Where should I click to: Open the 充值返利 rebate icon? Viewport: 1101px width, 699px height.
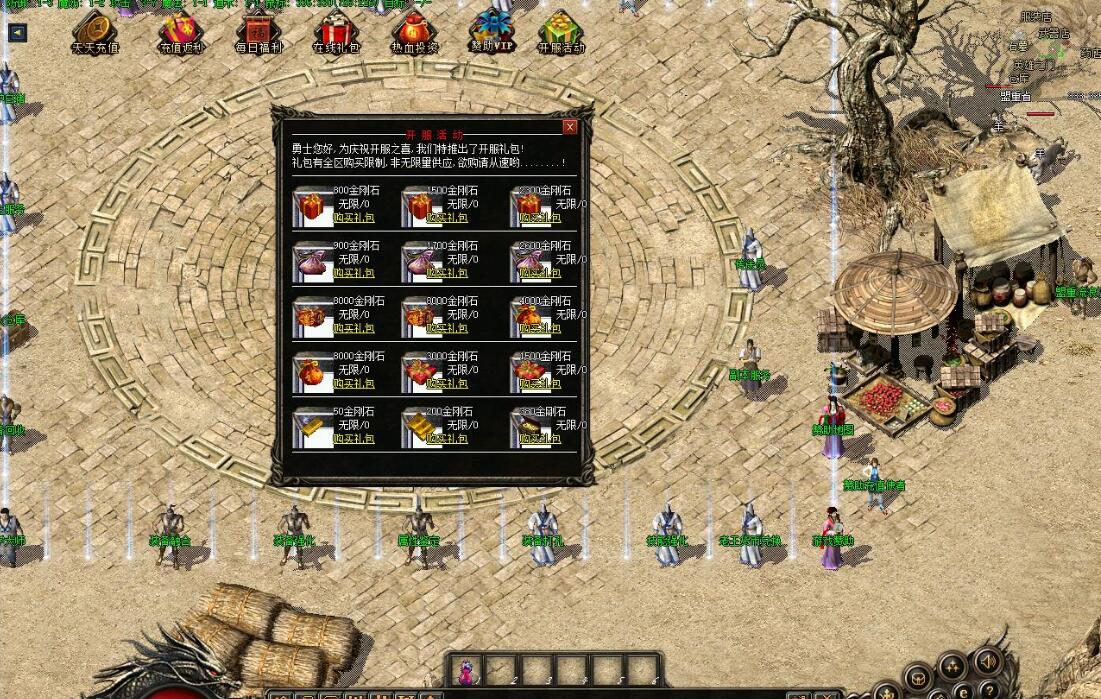pyautogui.click(x=182, y=30)
